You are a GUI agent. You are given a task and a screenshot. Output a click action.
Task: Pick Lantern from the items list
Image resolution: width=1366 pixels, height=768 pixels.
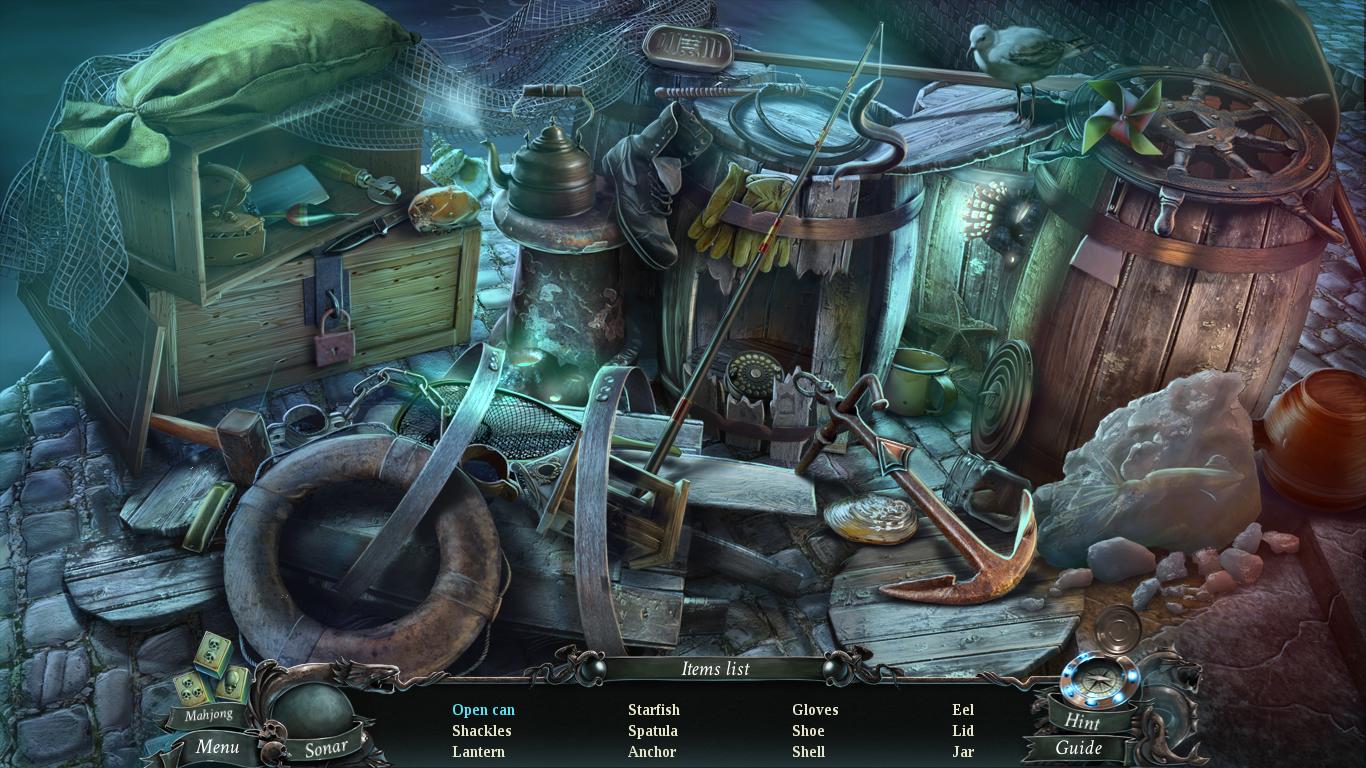478,752
